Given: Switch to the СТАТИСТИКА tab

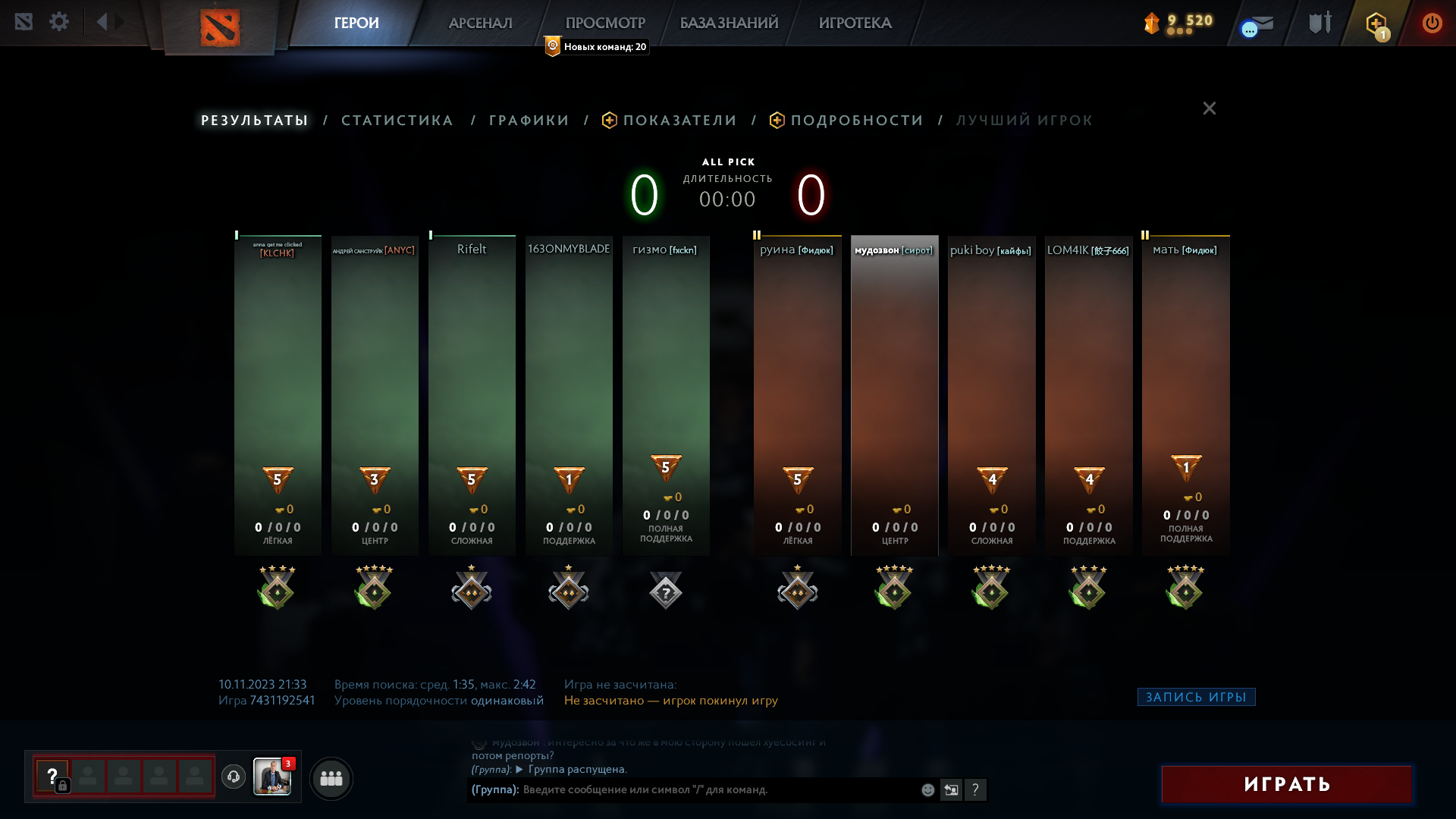Looking at the screenshot, I should pos(397,120).
